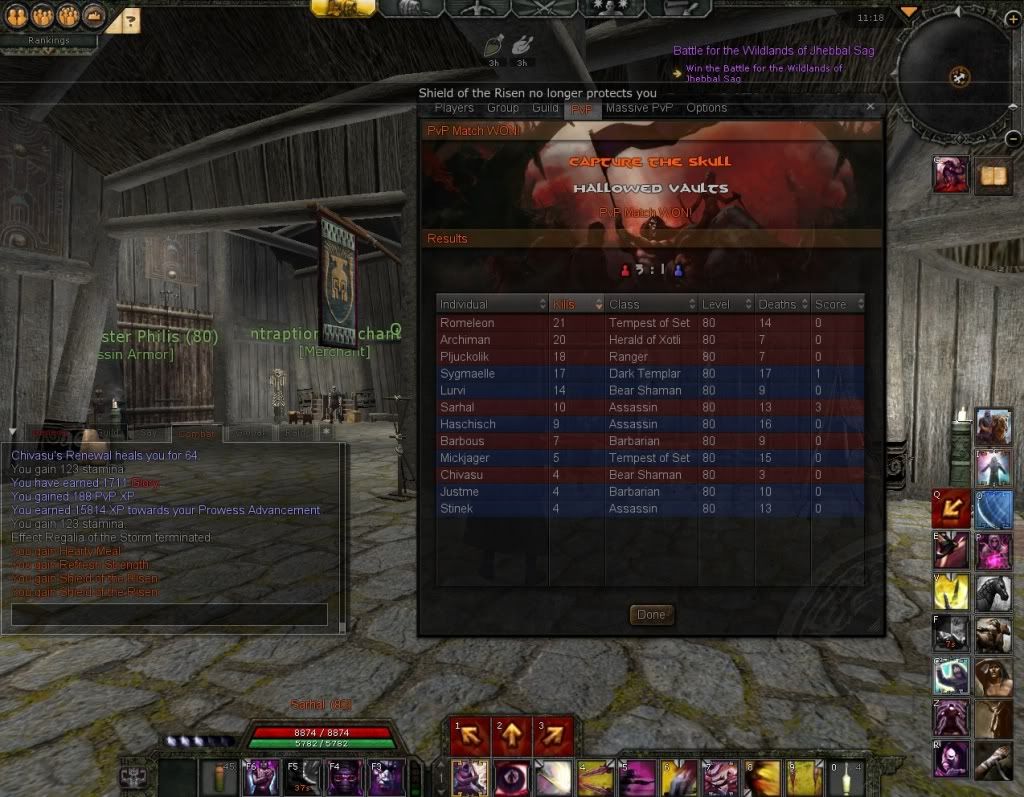1024x797 pixels.
Task: Sort the list by Class column header
Action: click(651, 304)
